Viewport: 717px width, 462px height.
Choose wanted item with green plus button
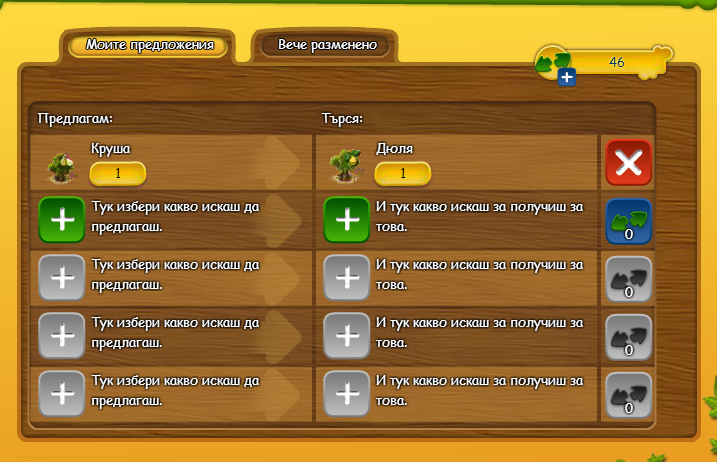point(347,221)
